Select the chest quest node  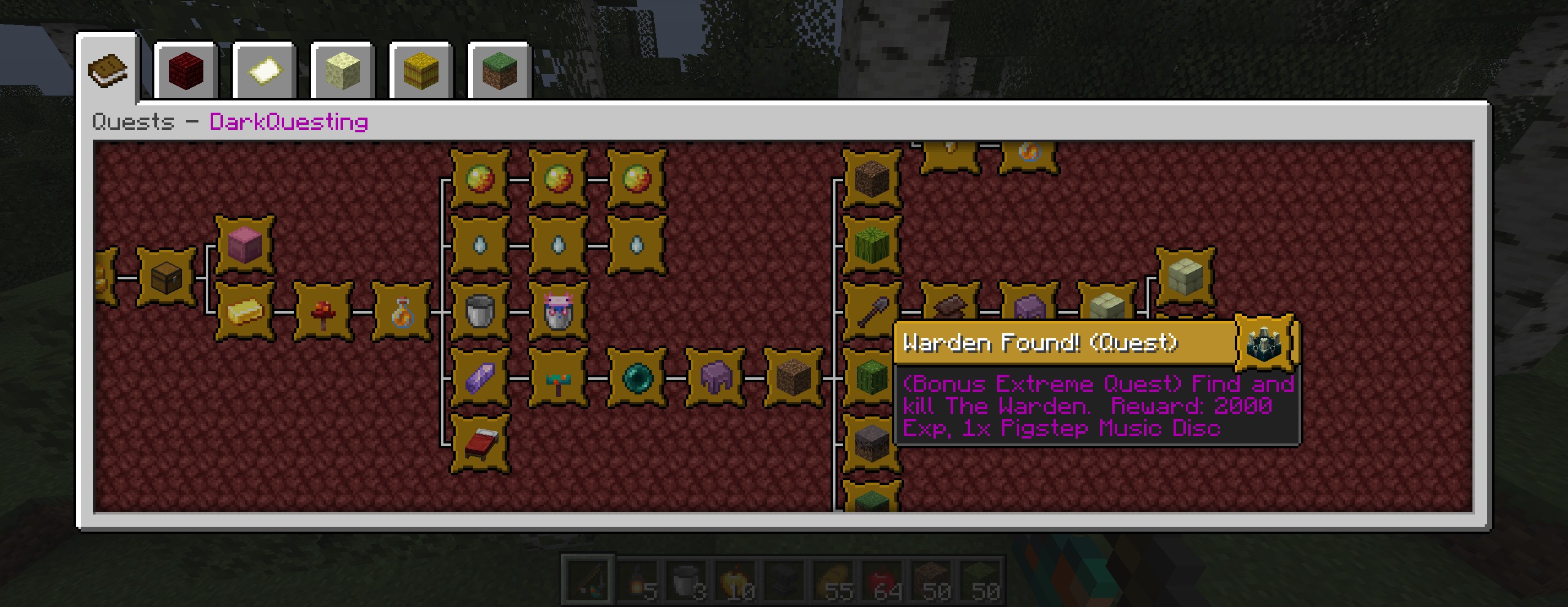[x=166, y=277]
